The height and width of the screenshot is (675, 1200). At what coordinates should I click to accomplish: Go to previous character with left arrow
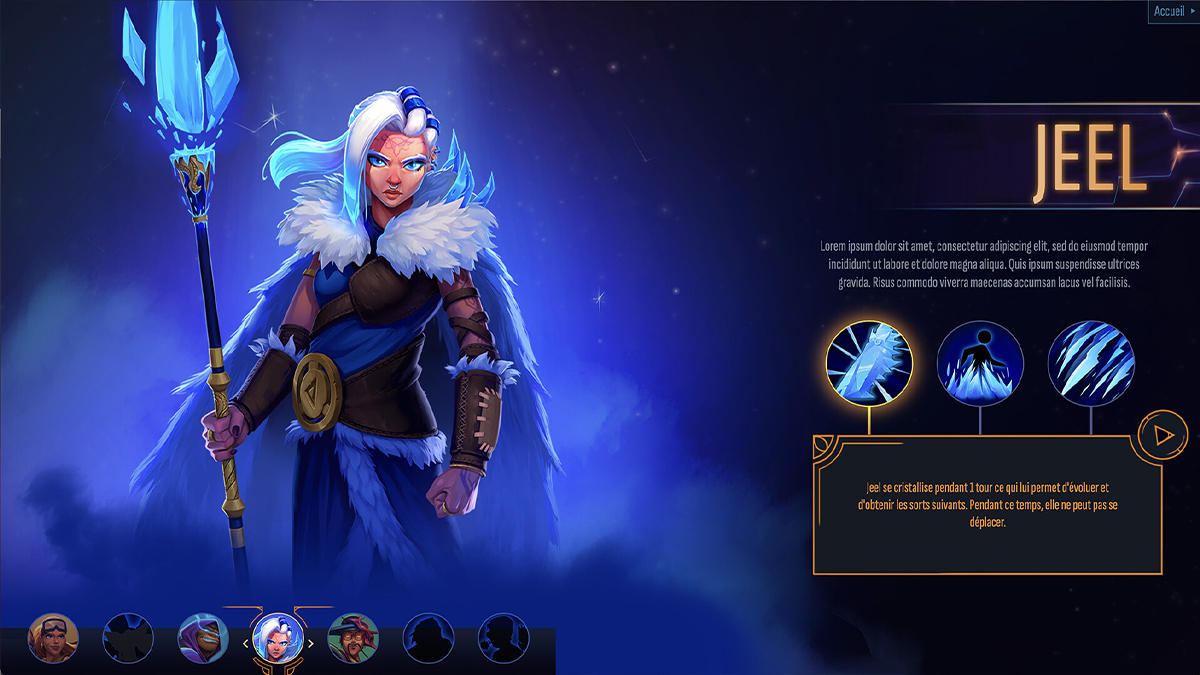[246, 644]
